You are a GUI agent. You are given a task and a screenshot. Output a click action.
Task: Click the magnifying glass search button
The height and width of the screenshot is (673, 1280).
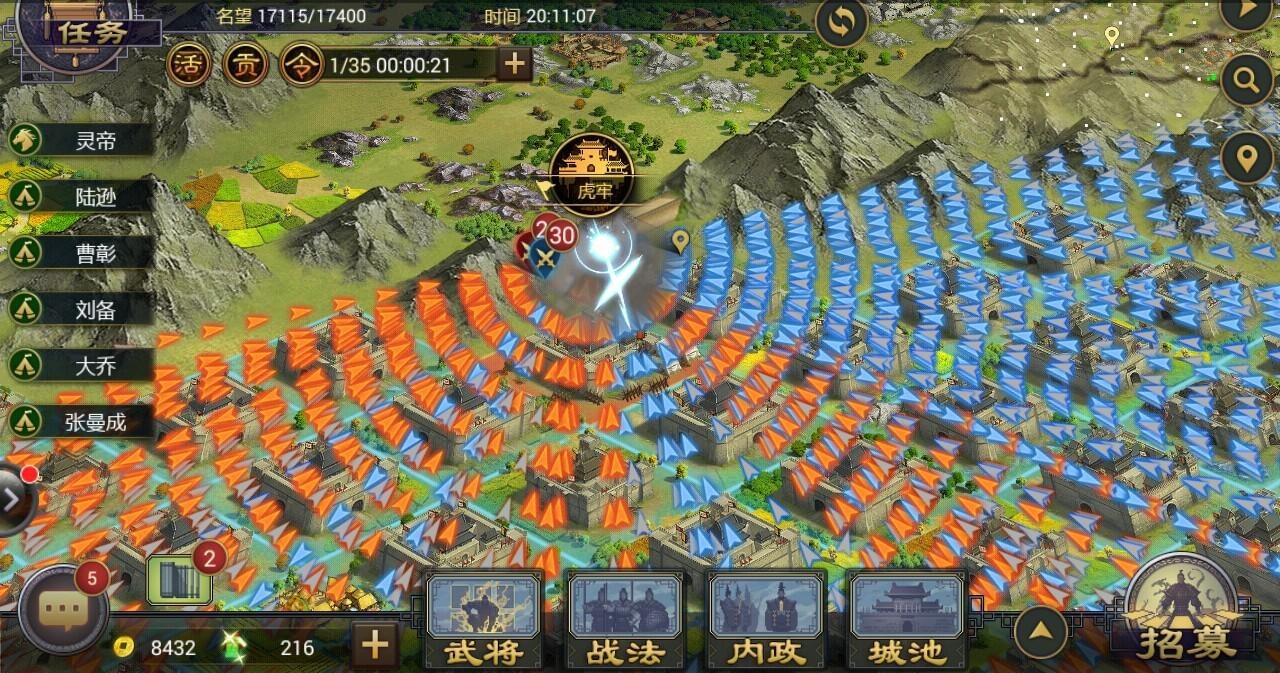point(1246,80)
